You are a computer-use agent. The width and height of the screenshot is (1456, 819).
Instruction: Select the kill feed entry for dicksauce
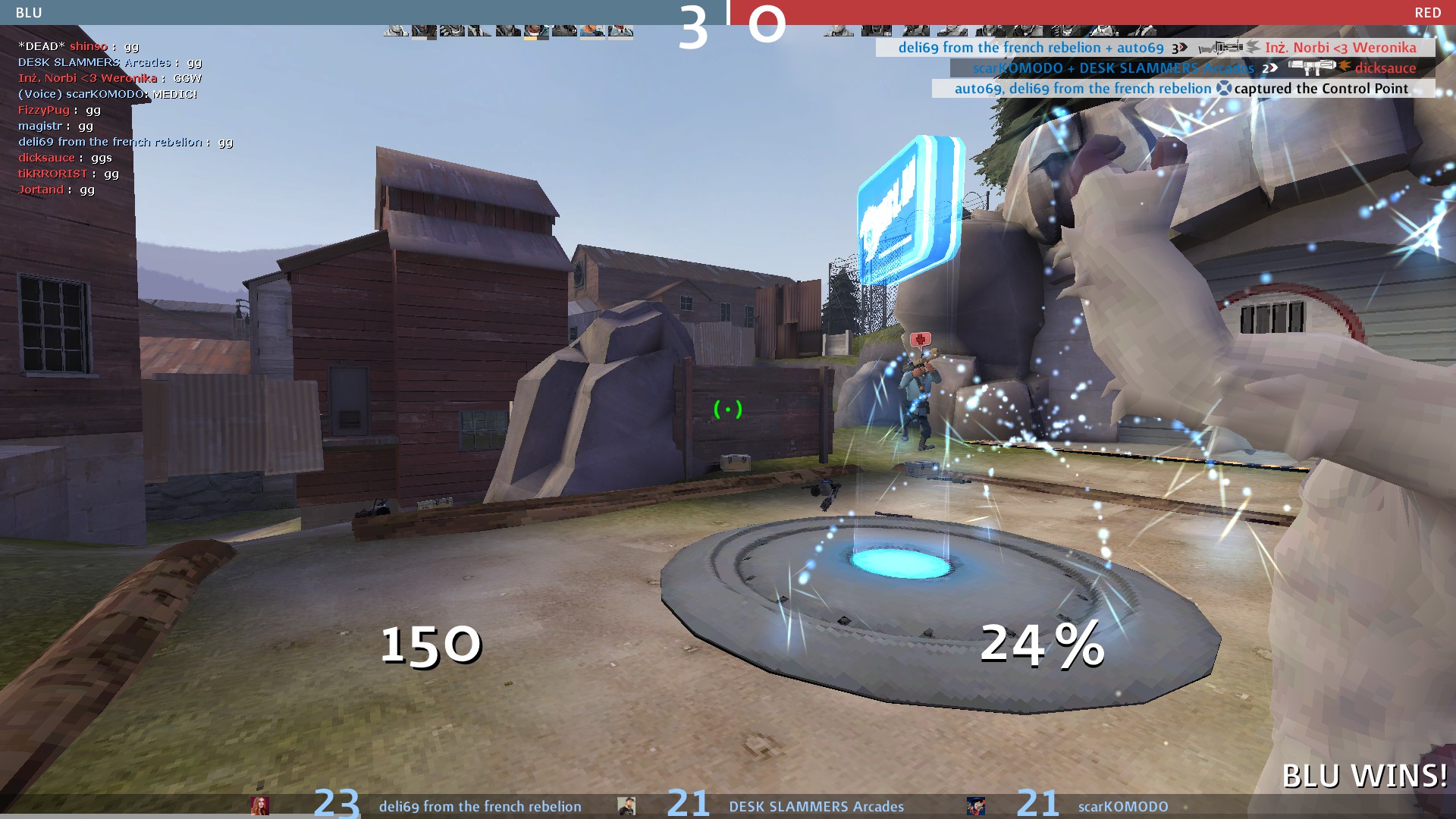(x=1194, y=68)
